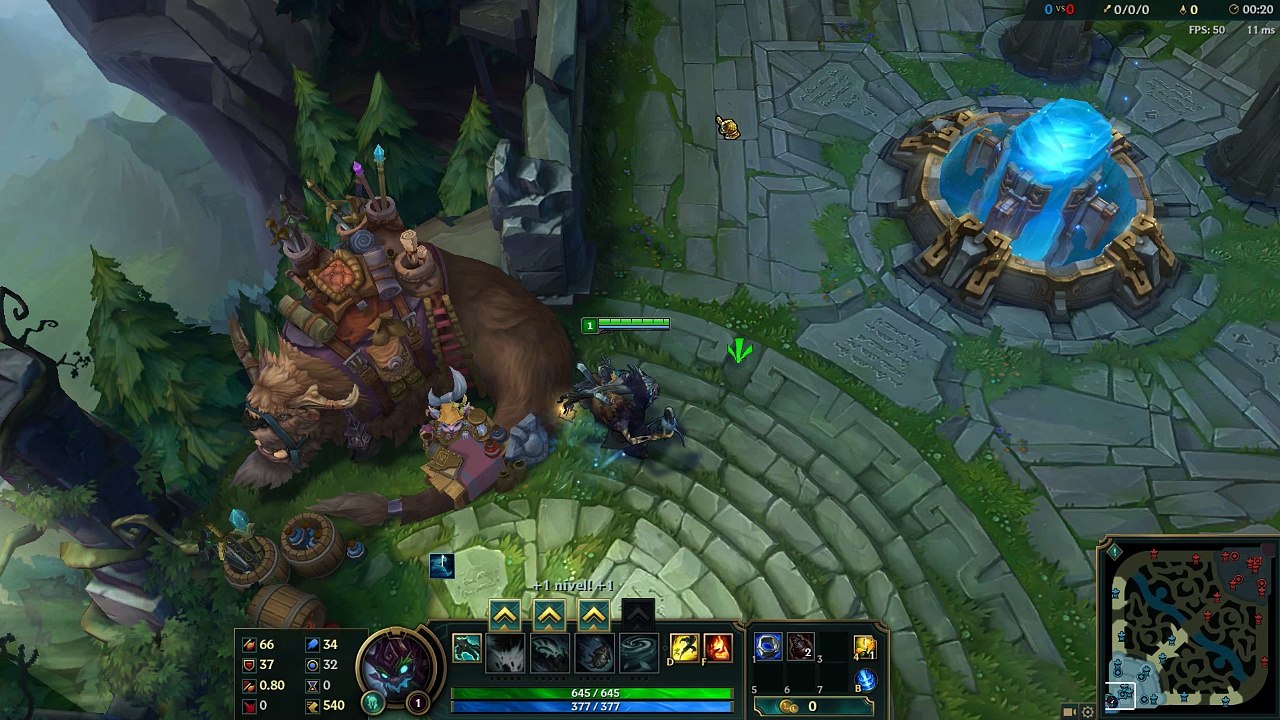Level up the Unspeakable Horror E ability
Viewport: 1280px width, 720px height.
click(594, 615)
